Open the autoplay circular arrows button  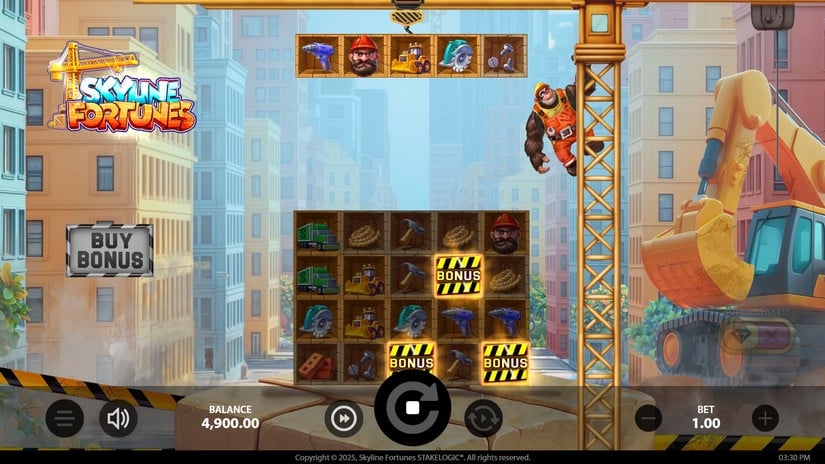[x=482, y=418]
